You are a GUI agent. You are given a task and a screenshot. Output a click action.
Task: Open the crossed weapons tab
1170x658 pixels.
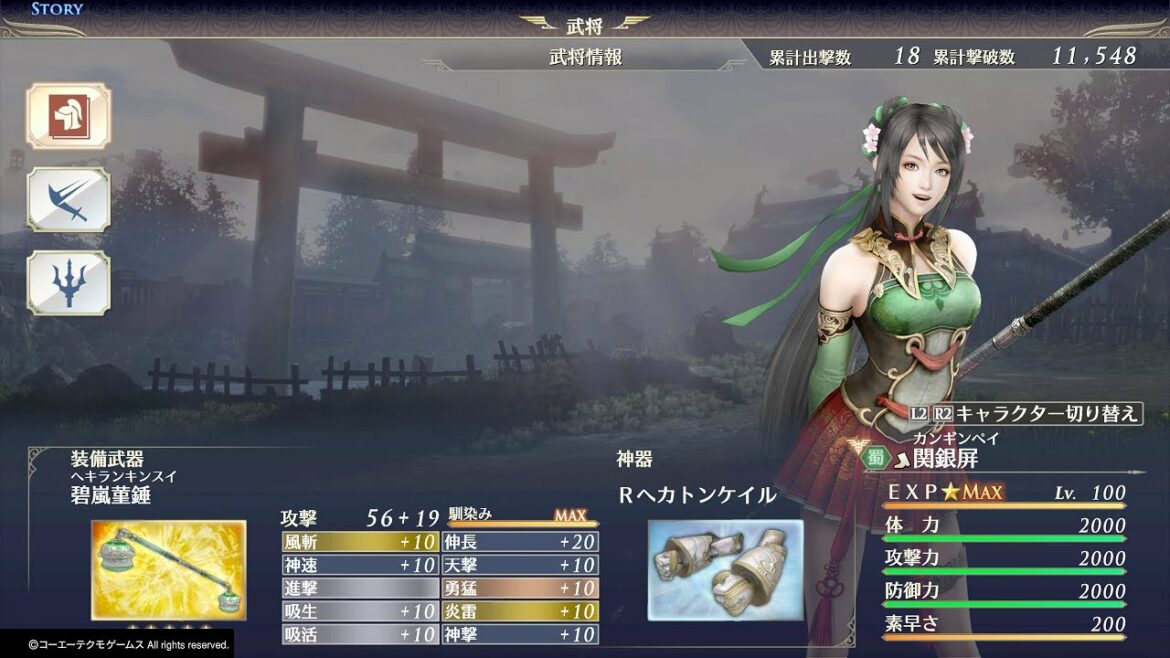click(68, 200)
